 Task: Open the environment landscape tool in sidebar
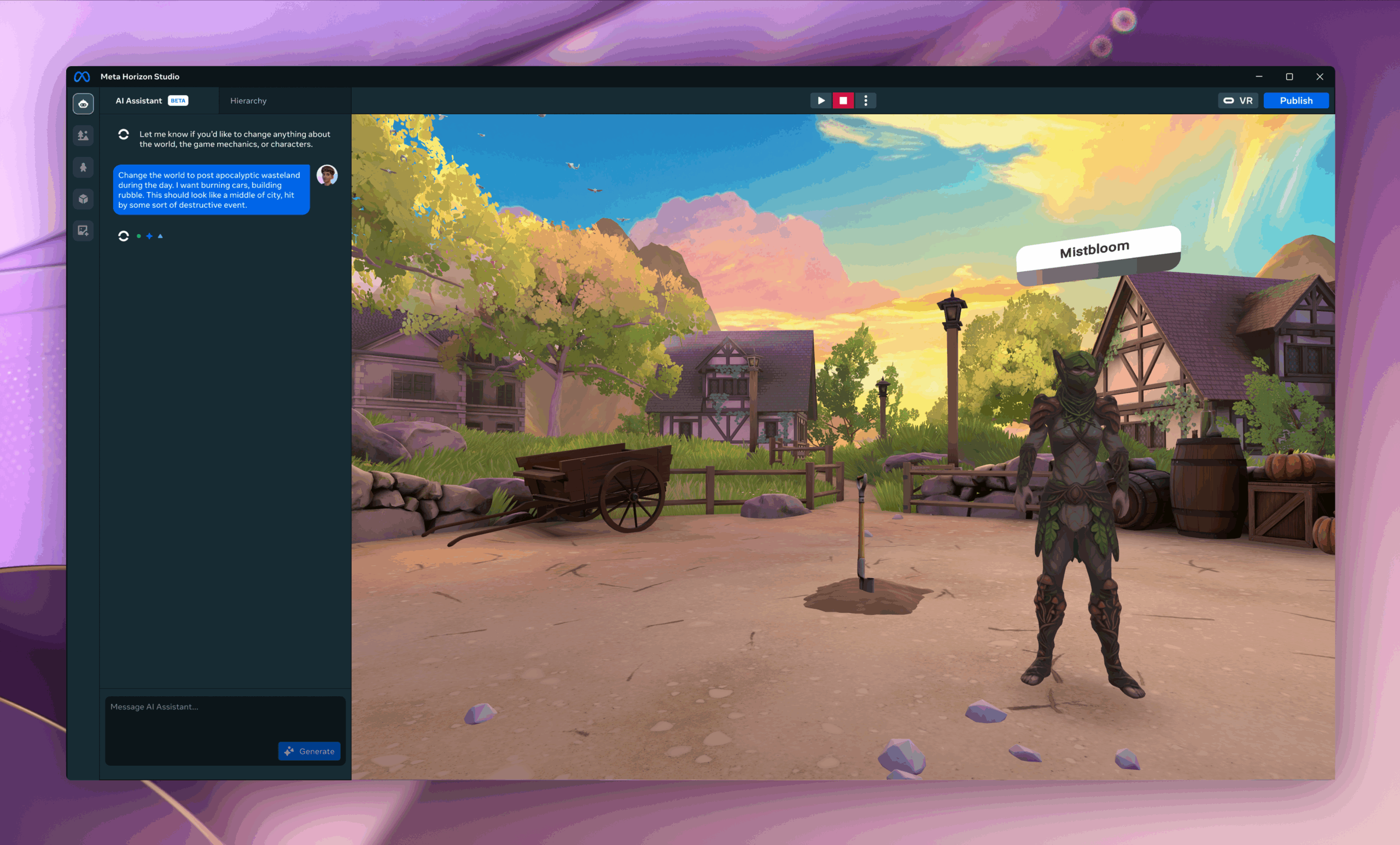(x=83, y=136)
